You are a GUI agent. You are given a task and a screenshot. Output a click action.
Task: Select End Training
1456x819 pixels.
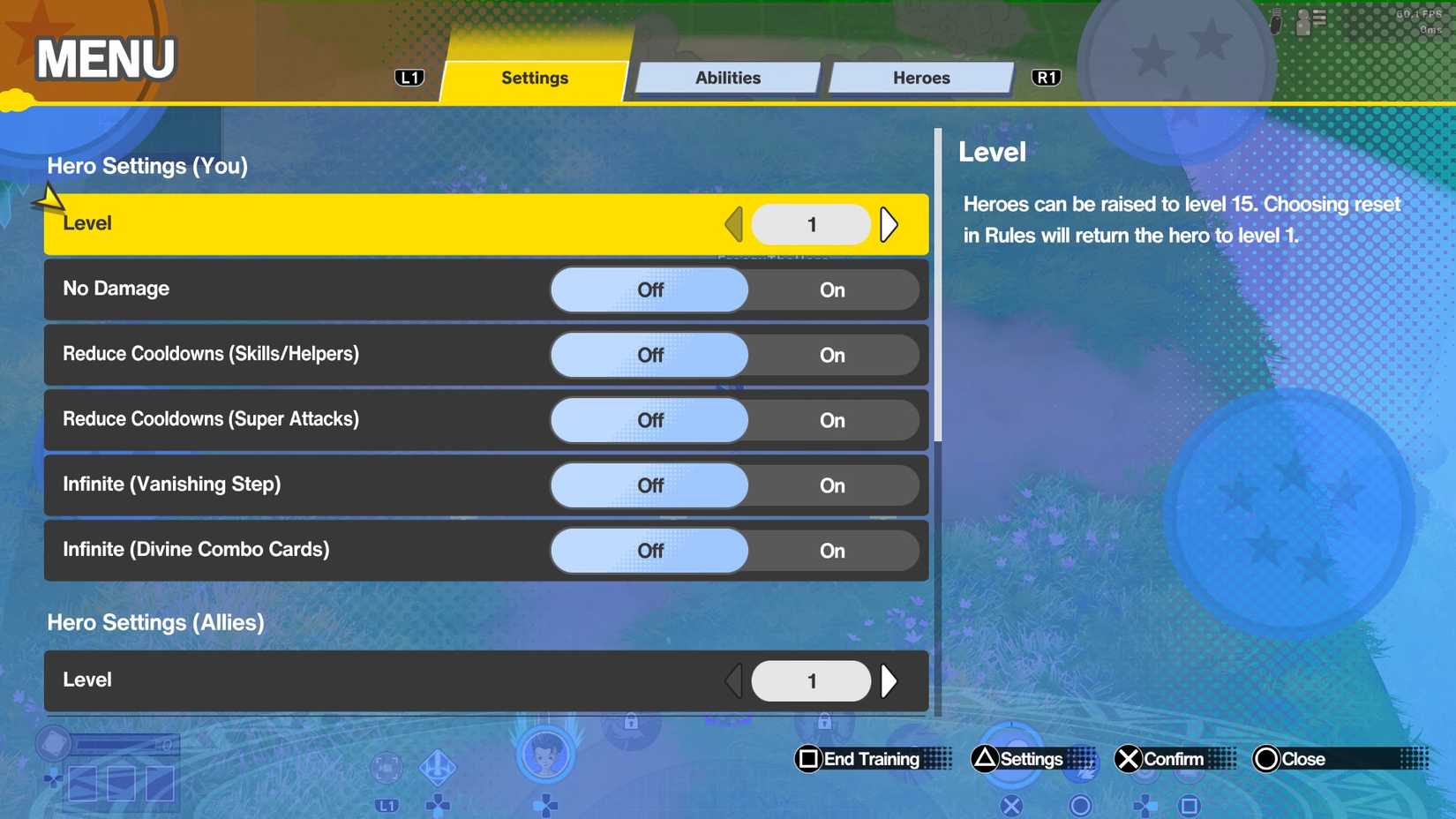[x=869, y=758]
